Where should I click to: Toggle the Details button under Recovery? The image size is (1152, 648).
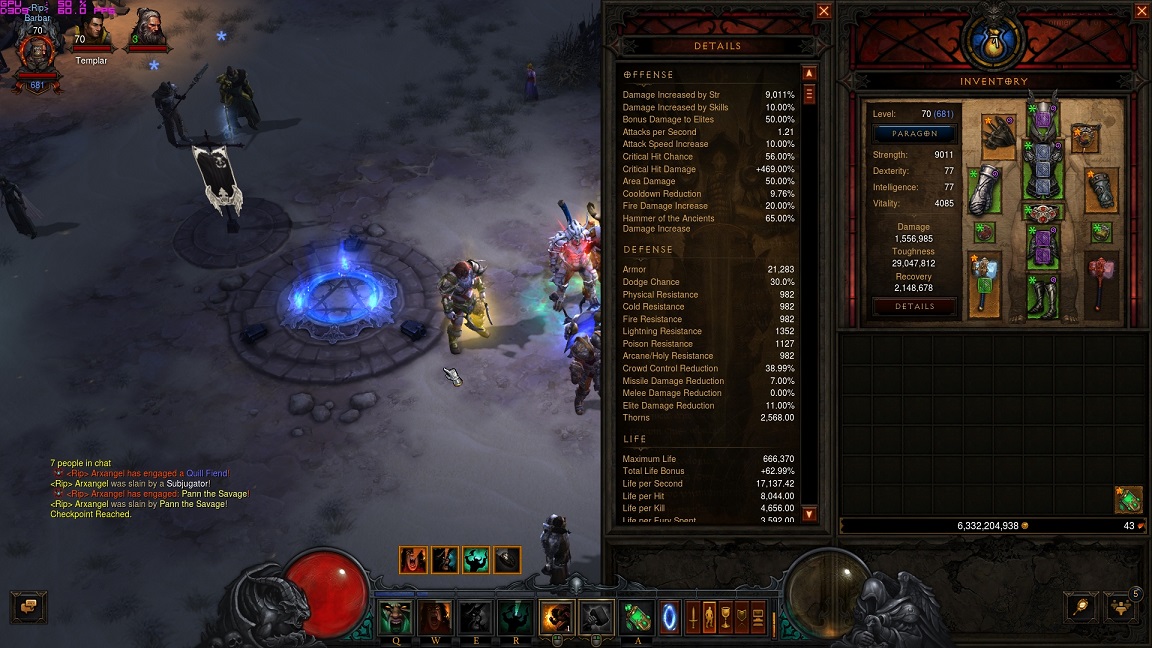pos(915,307)
